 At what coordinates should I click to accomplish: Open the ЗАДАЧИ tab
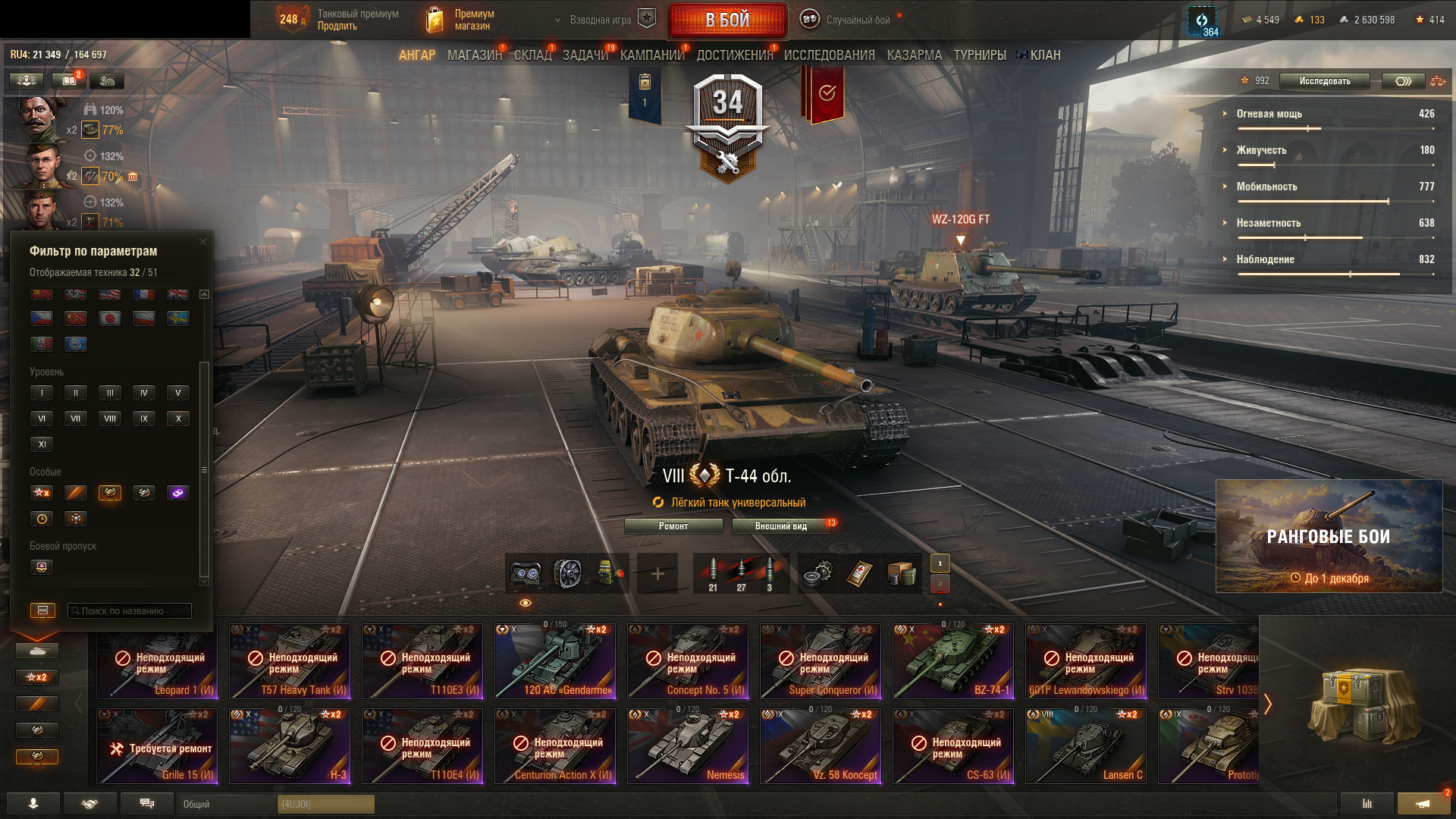click(585, 55)
